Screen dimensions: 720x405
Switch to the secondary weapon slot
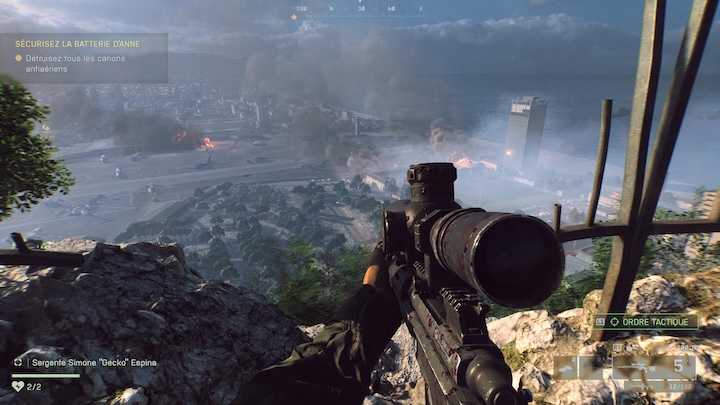pos(655,385)
